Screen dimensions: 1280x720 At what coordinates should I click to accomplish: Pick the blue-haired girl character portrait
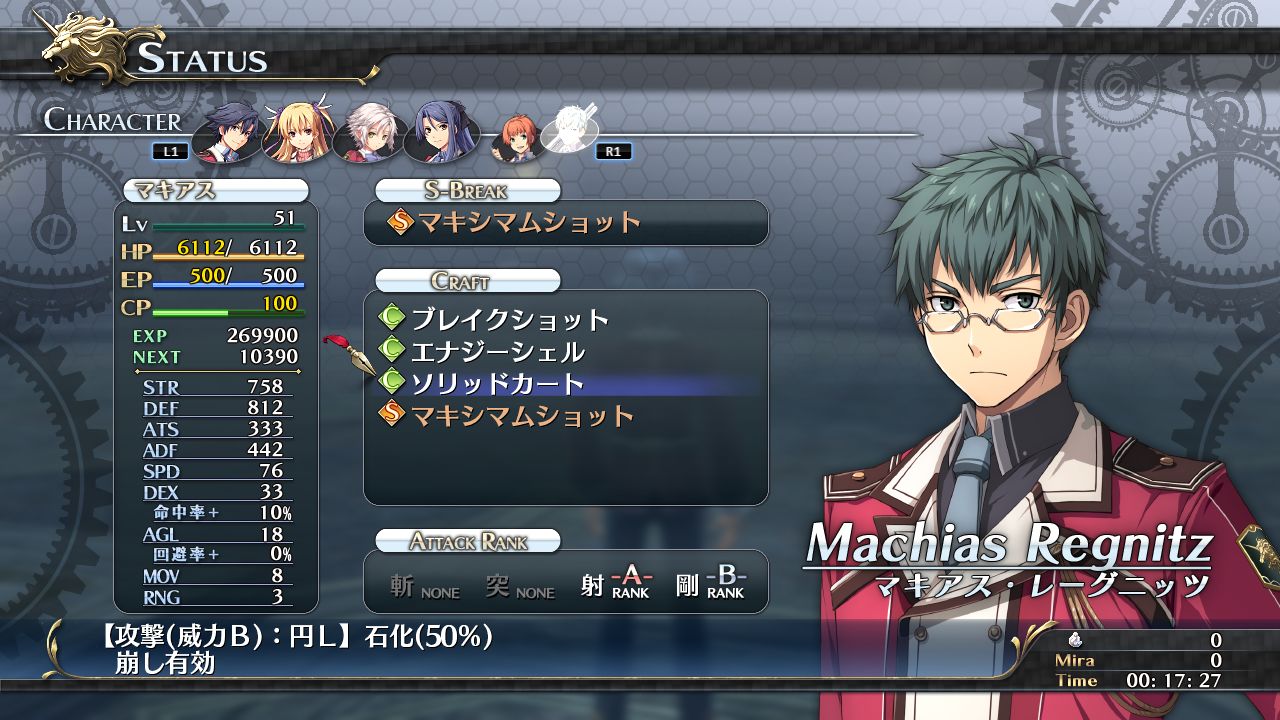(x=436, y=131)
